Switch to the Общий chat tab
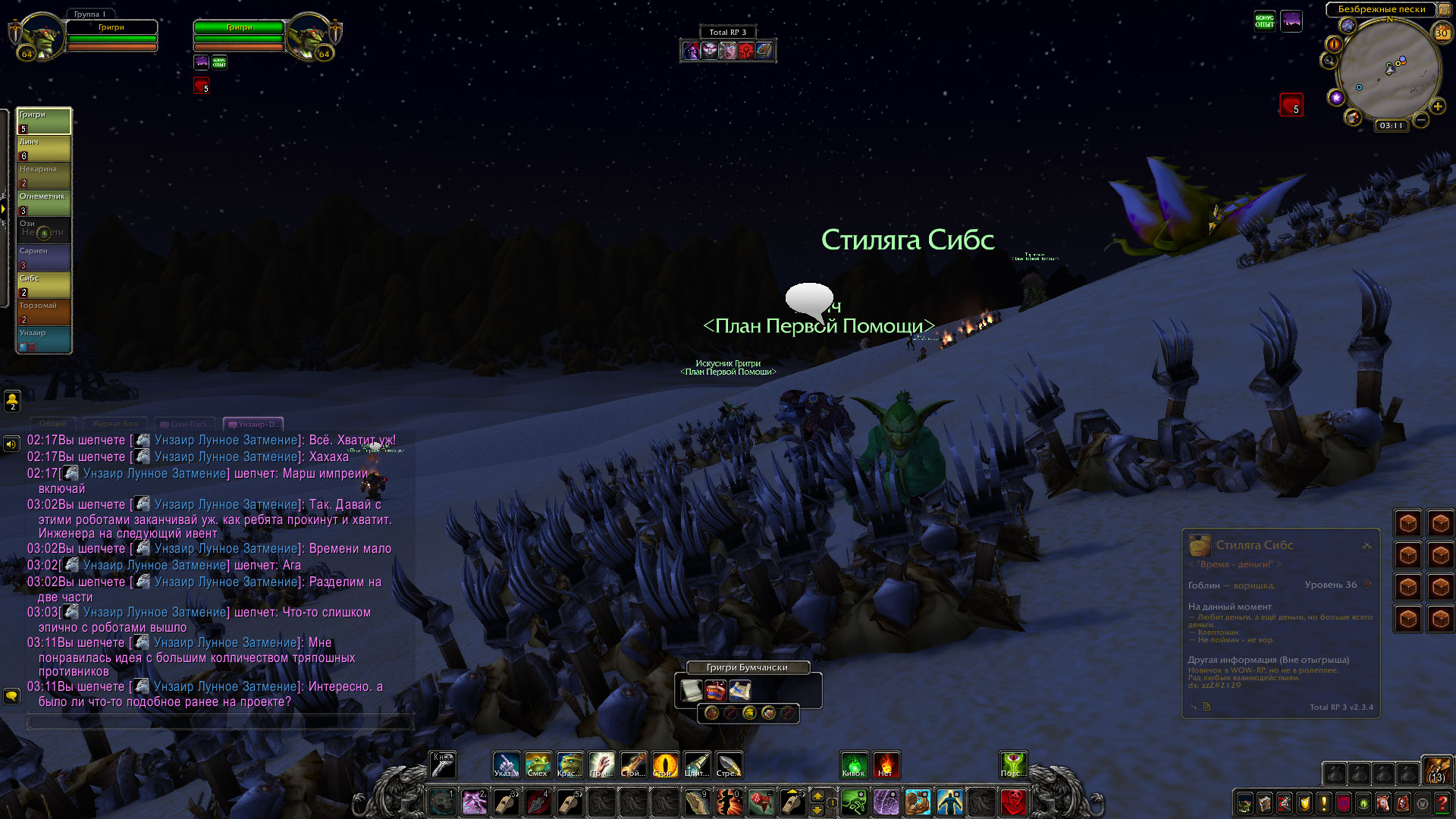The width and height of the screenshot is (1456, 819). point(53,424)
